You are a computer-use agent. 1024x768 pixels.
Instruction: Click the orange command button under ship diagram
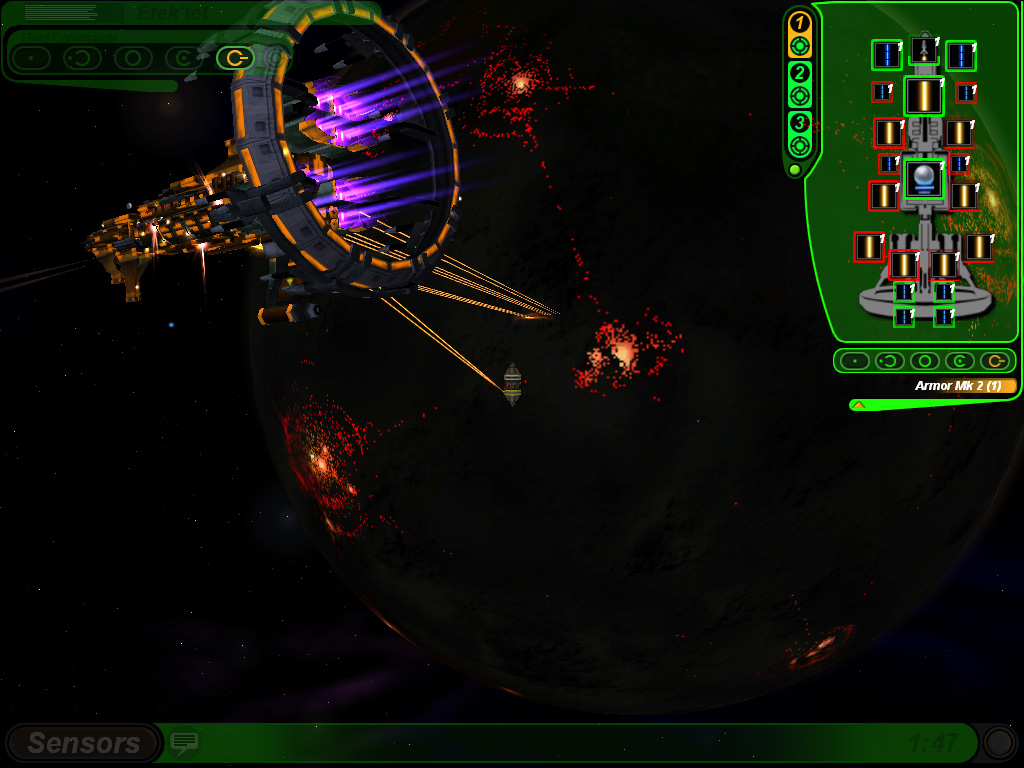click(994, 361)
